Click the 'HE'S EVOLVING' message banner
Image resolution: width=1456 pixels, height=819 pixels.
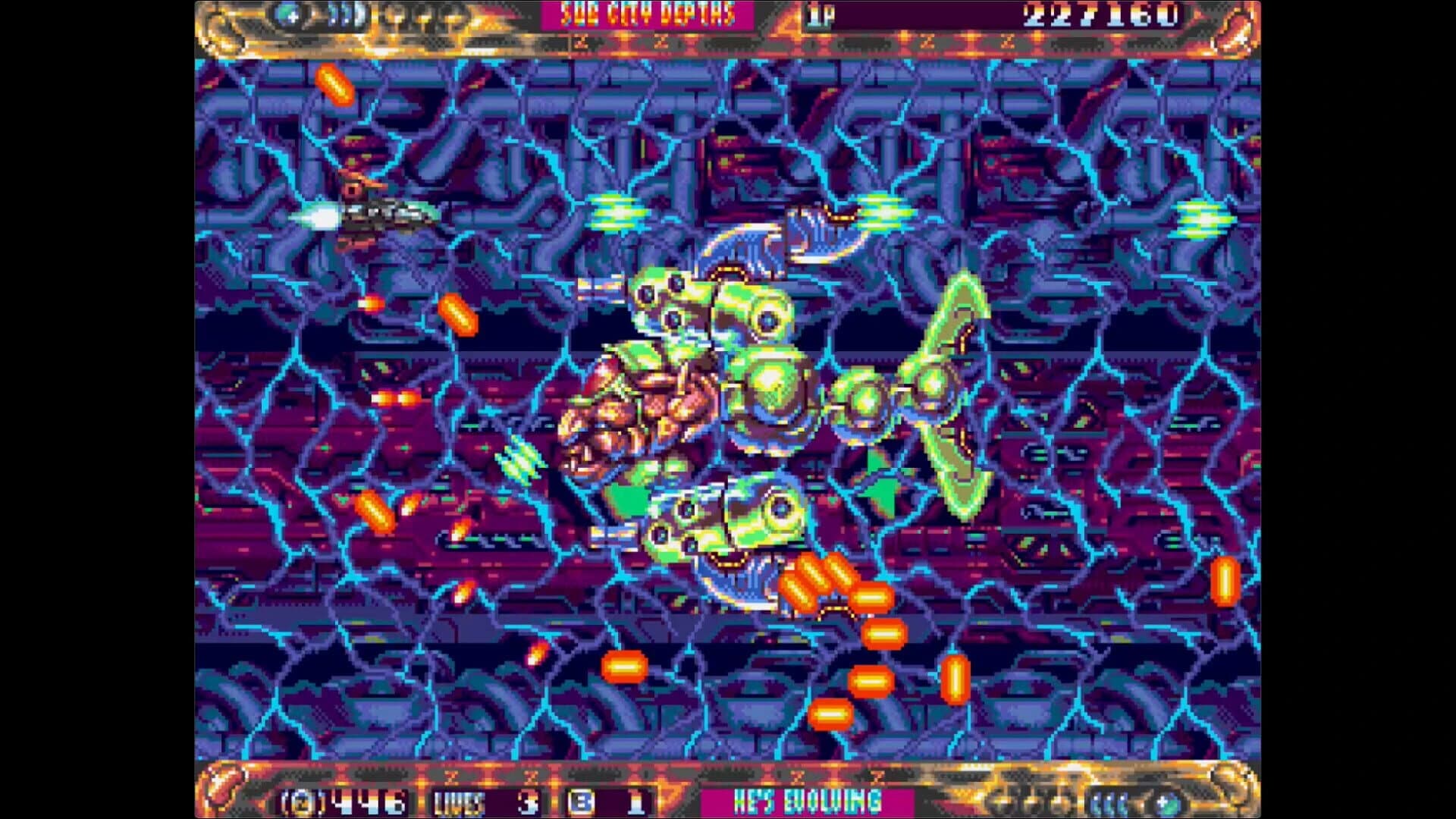[x=808, y=802]
